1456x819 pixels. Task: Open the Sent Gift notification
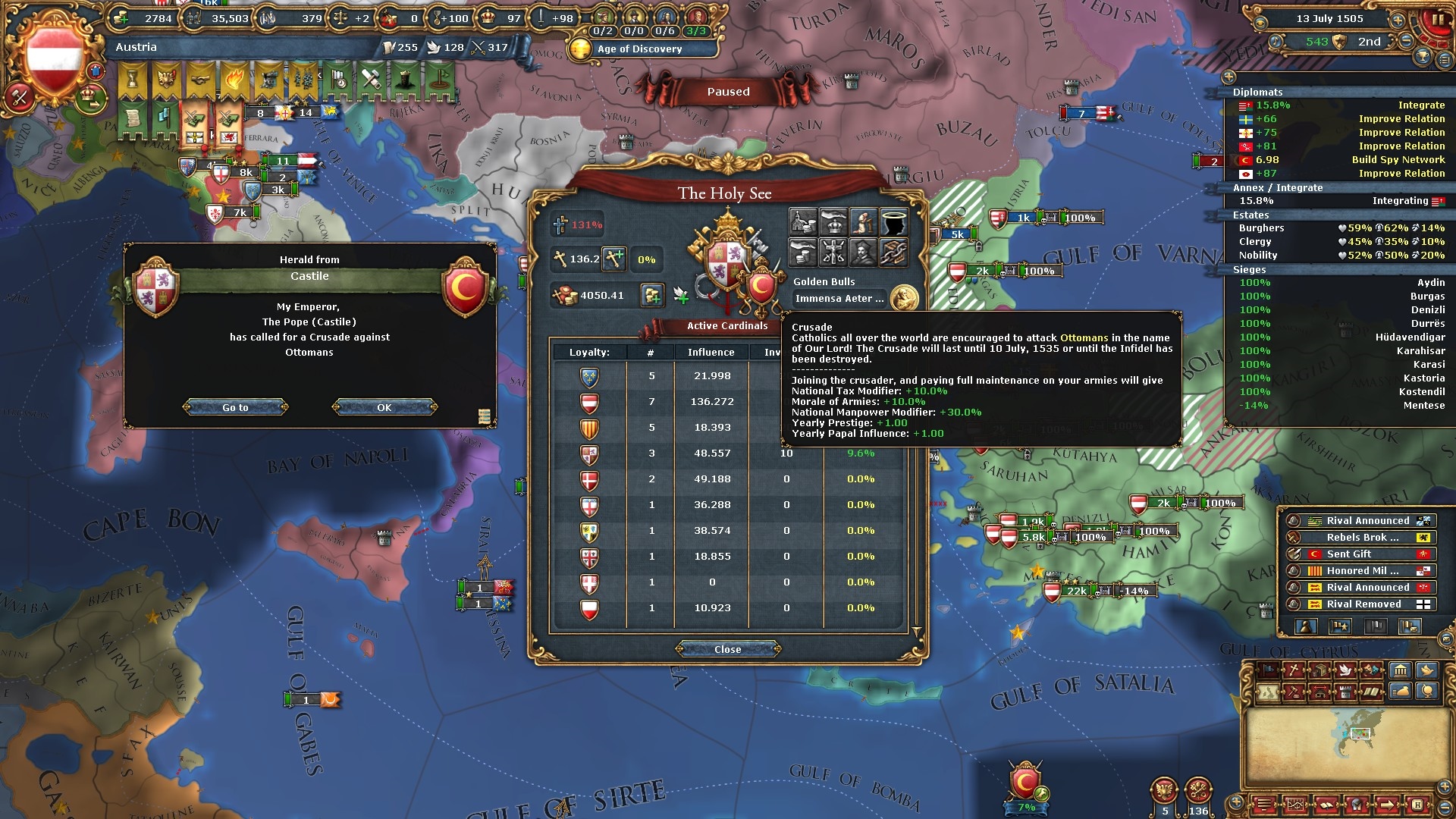pos(1361,554)
